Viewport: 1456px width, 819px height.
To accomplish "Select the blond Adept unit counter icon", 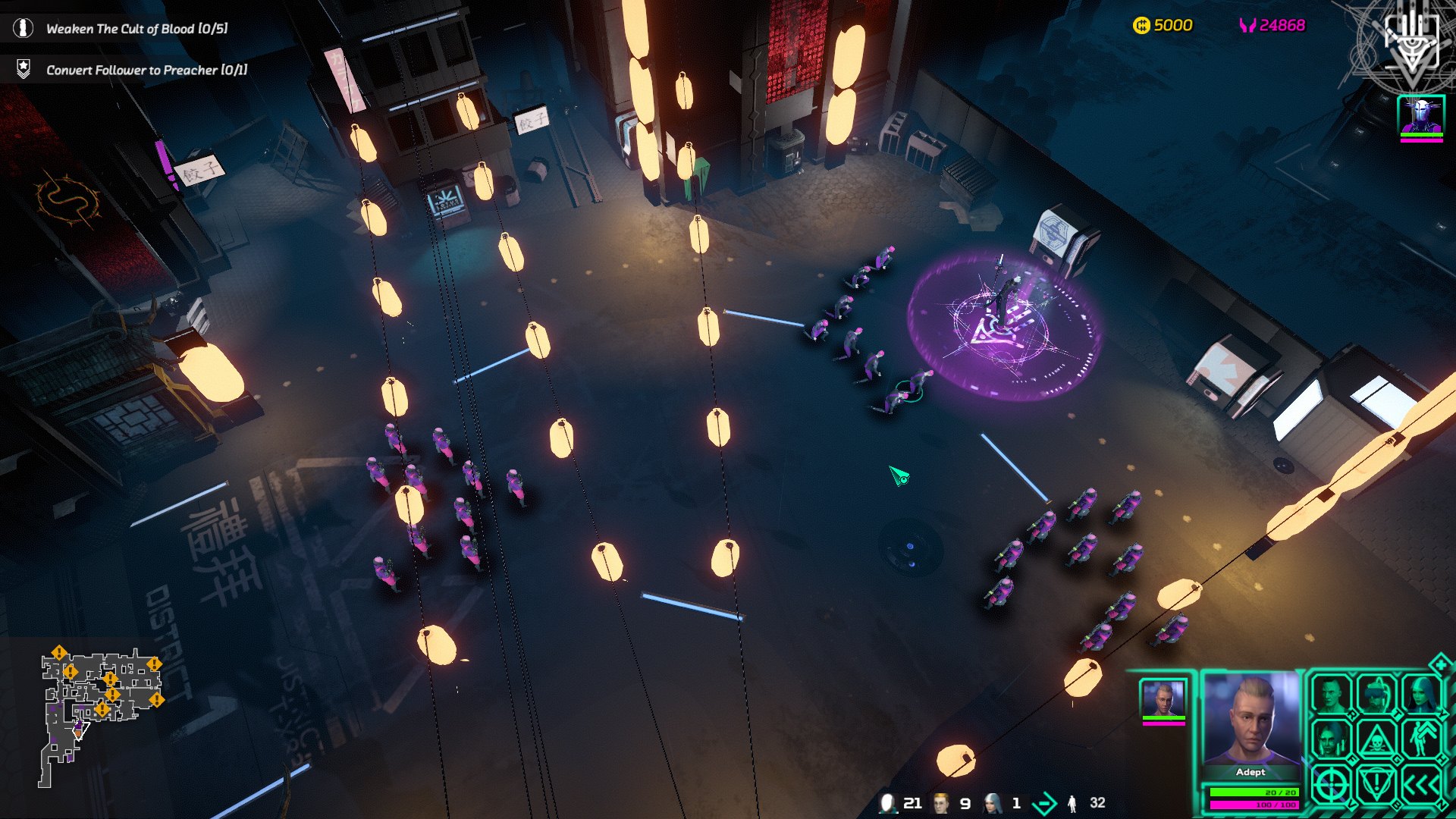I will (x=941, y=803).
